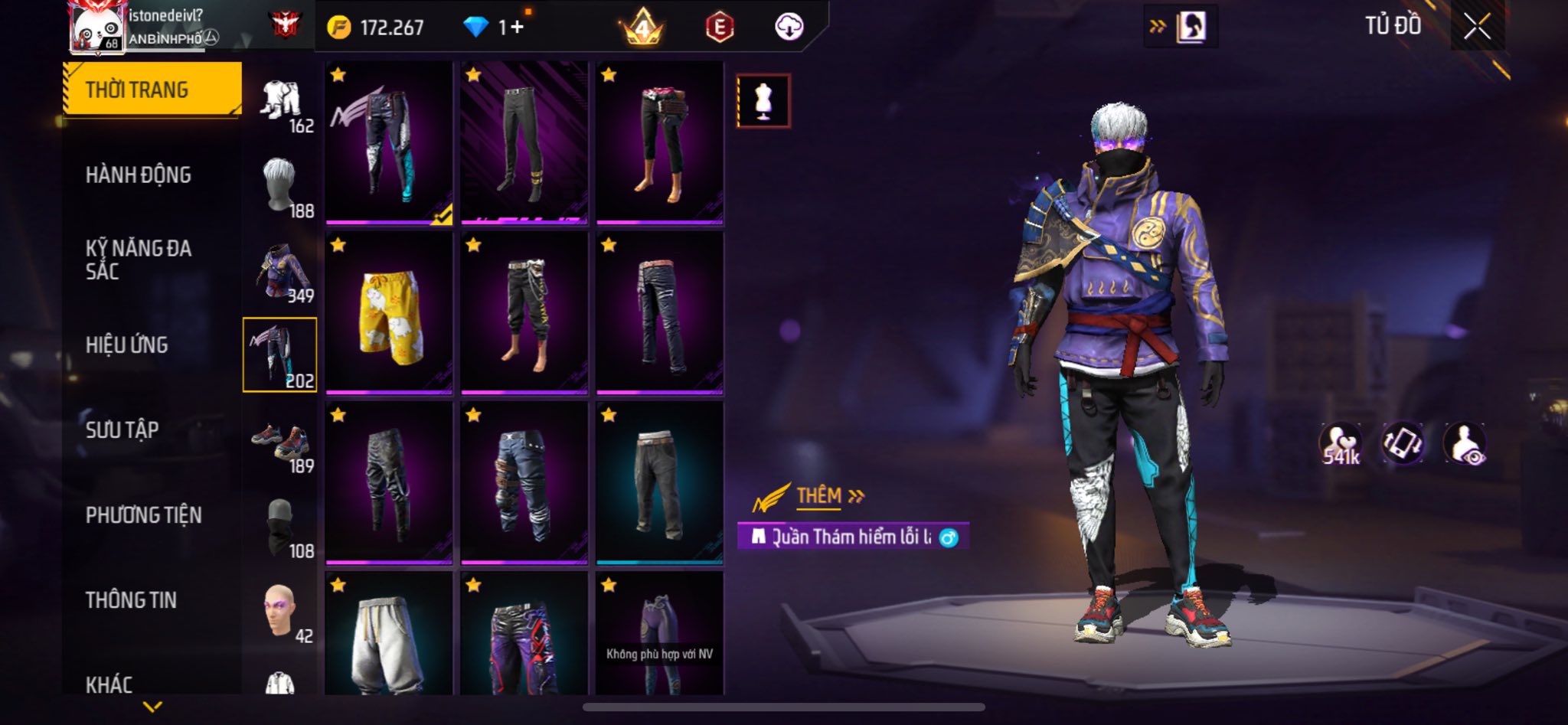Open the face mask subcategory

(x=280, y=527)
